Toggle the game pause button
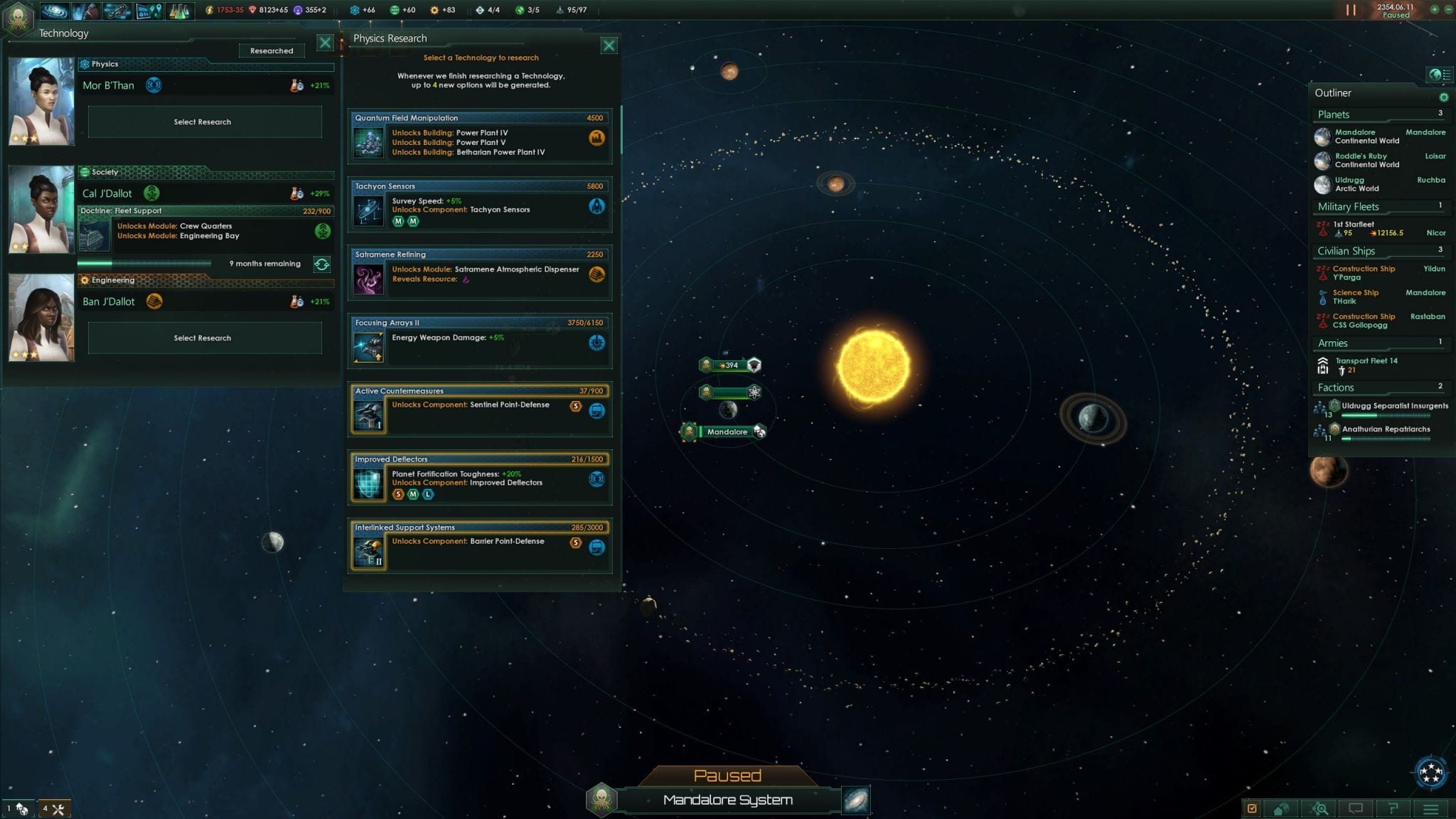 (1351, 10)
